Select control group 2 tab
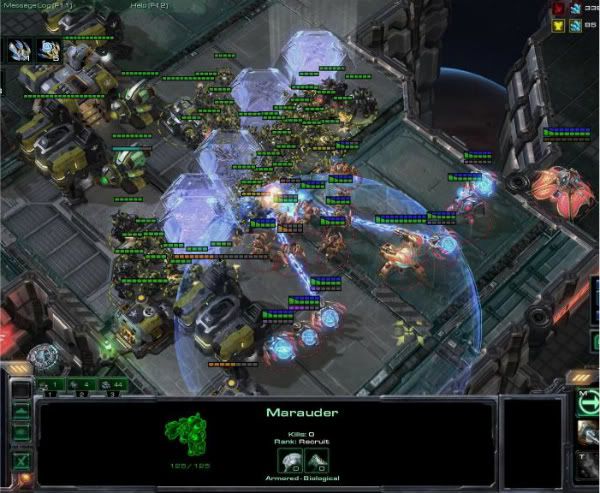Image resolution: width=600 pixels, height=493 pixels. [x=79, y=384]
